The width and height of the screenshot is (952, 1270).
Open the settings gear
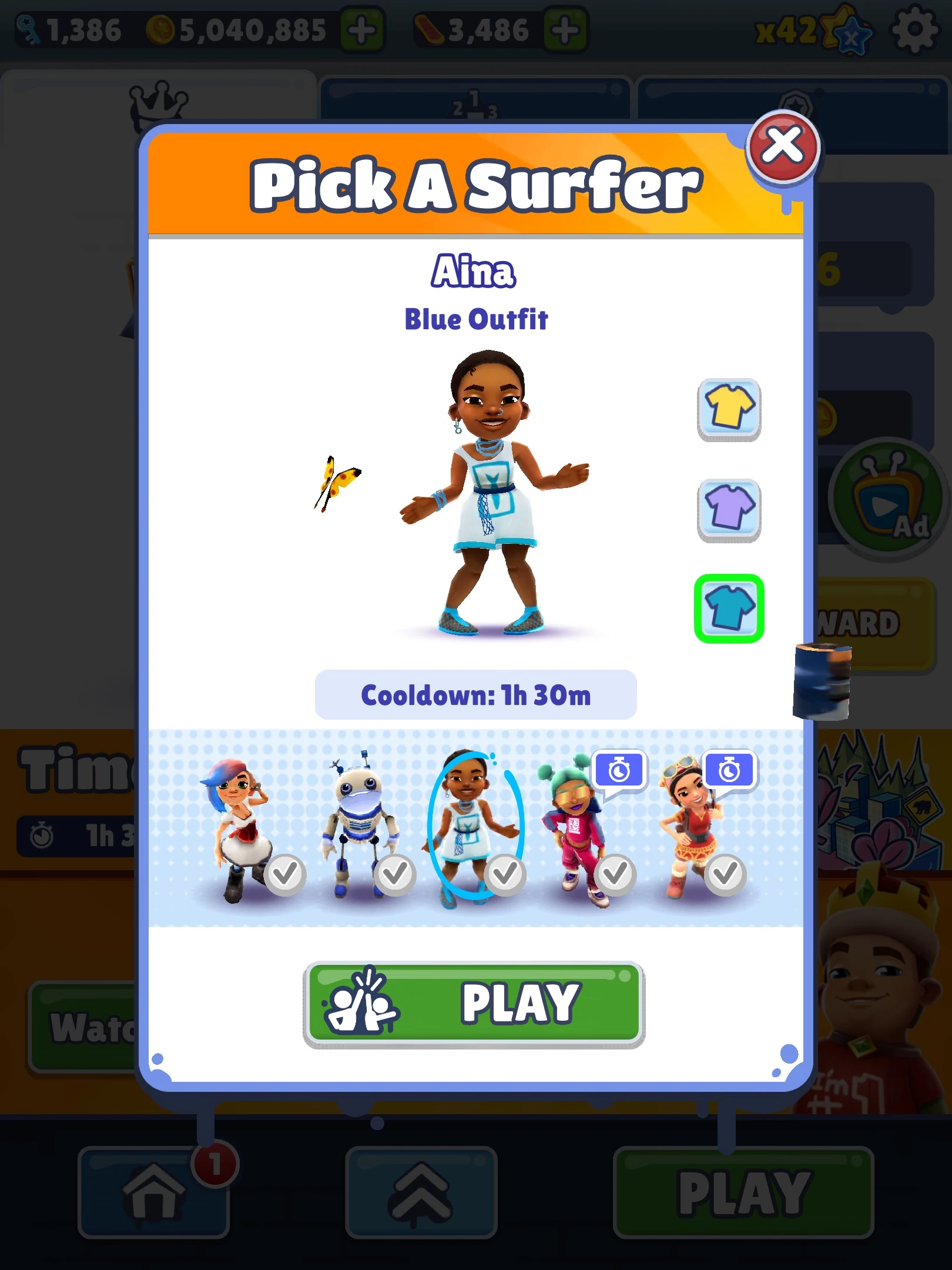point(914,31)
